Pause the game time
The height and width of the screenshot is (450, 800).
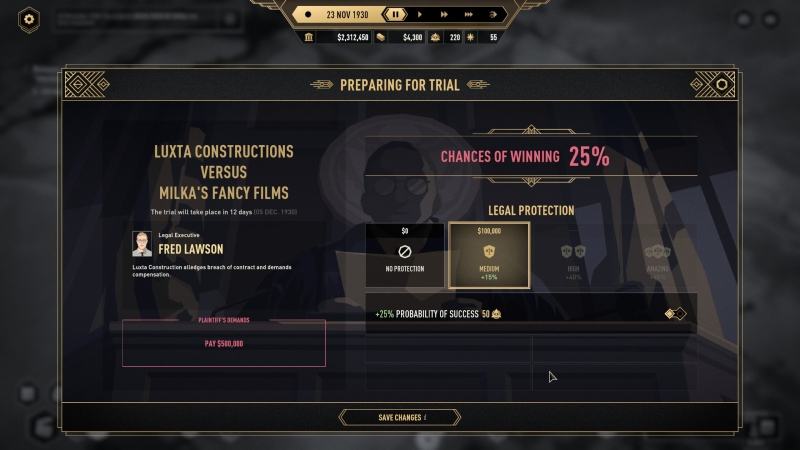(x=396, y=14)
